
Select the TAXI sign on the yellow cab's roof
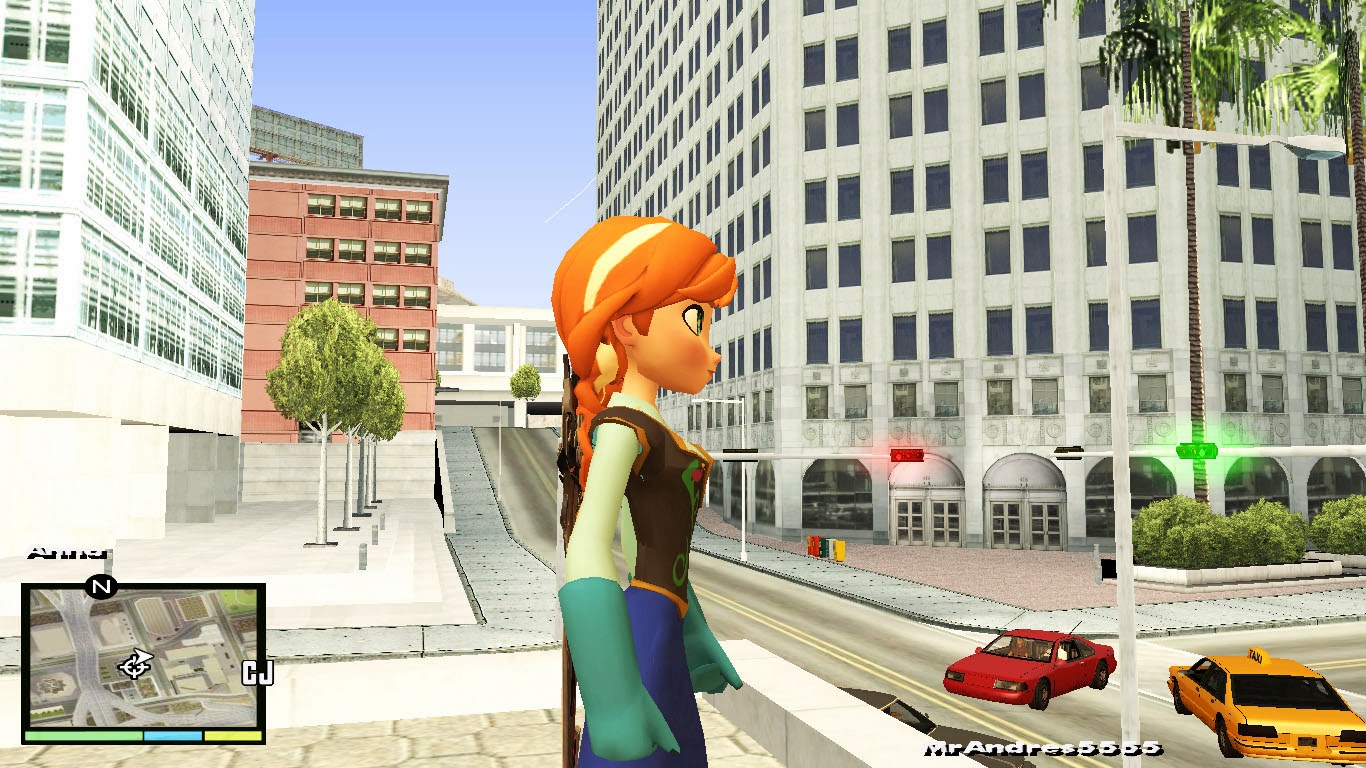click(x=1259, y=655)
